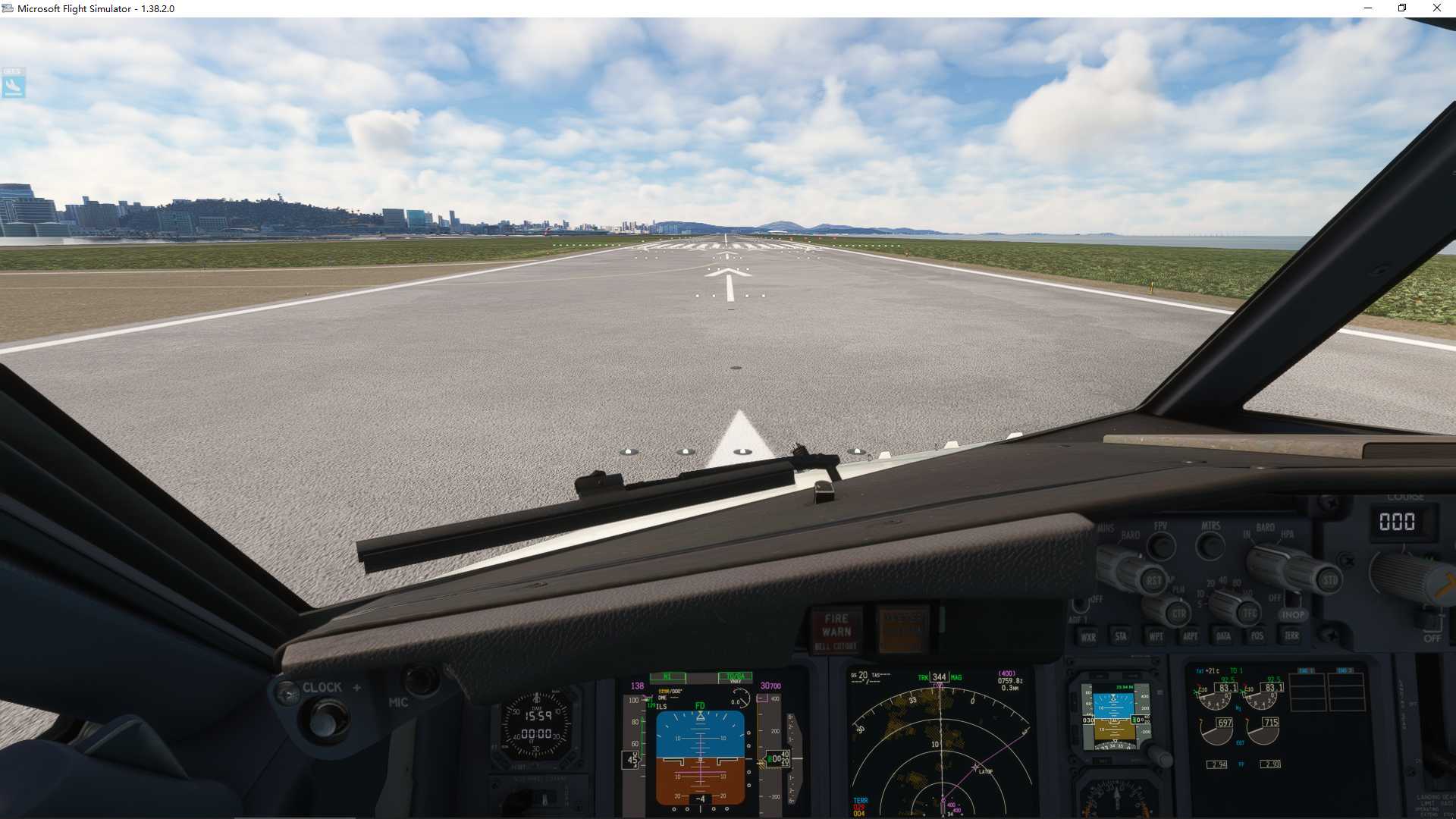Click the CTR map mode knob
The image size is (1456, 819).
pos(1178,613)
